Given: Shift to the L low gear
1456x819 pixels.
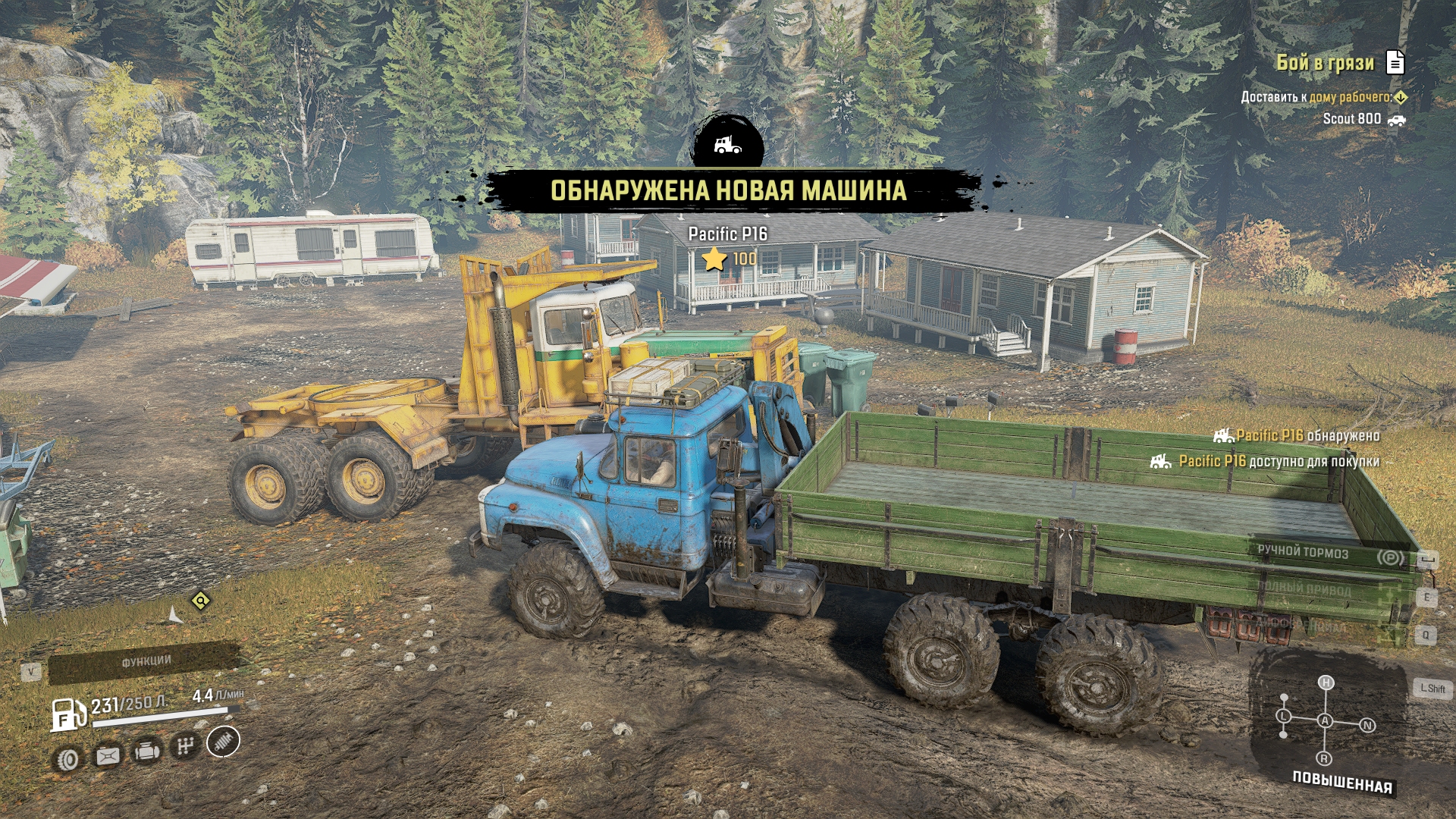Looking at the screenshot, I should 1283,716.
